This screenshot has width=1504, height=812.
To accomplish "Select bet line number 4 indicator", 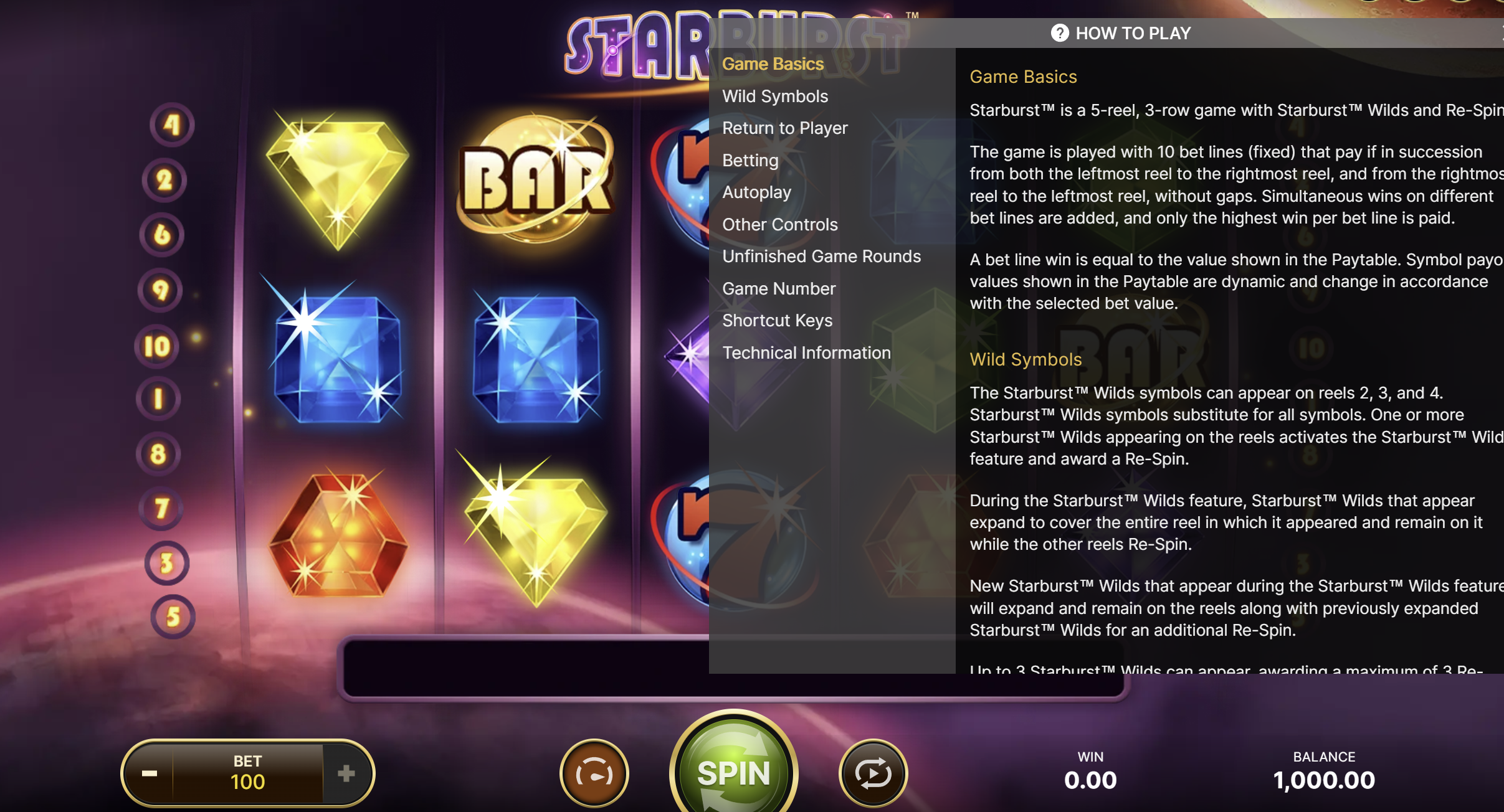I will pyautogui.click(x=171, y=125).
